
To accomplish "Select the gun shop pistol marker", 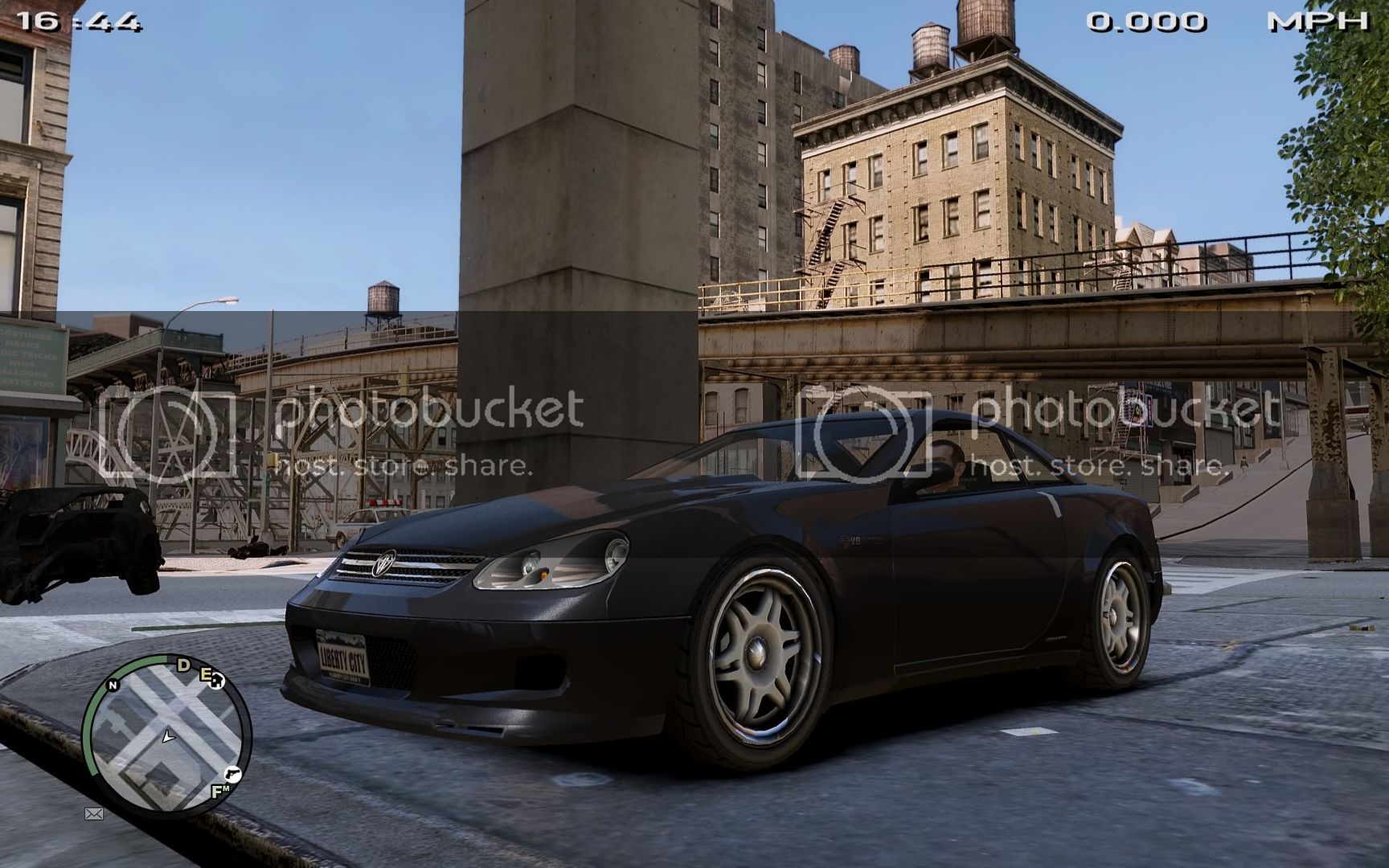I will point(231,773).
